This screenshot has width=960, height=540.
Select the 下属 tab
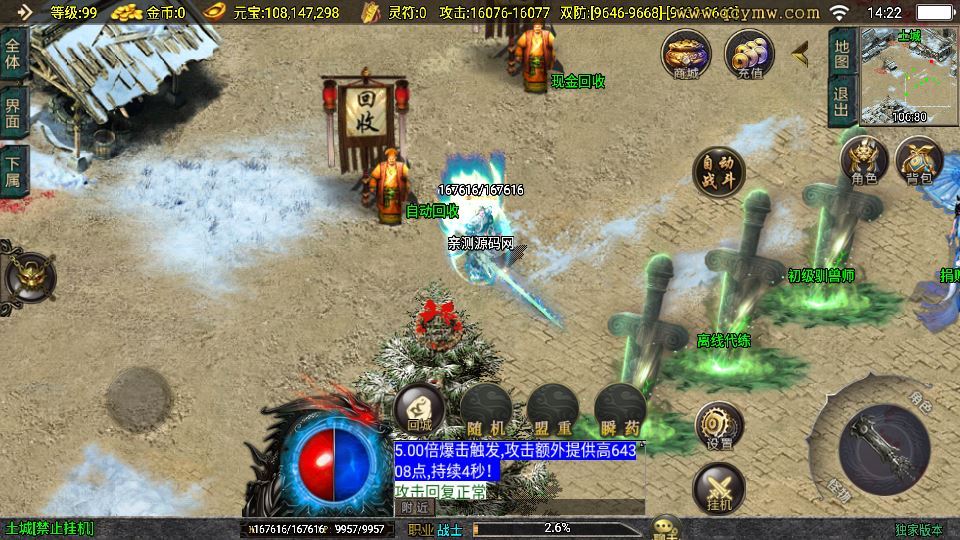(13, 171)
